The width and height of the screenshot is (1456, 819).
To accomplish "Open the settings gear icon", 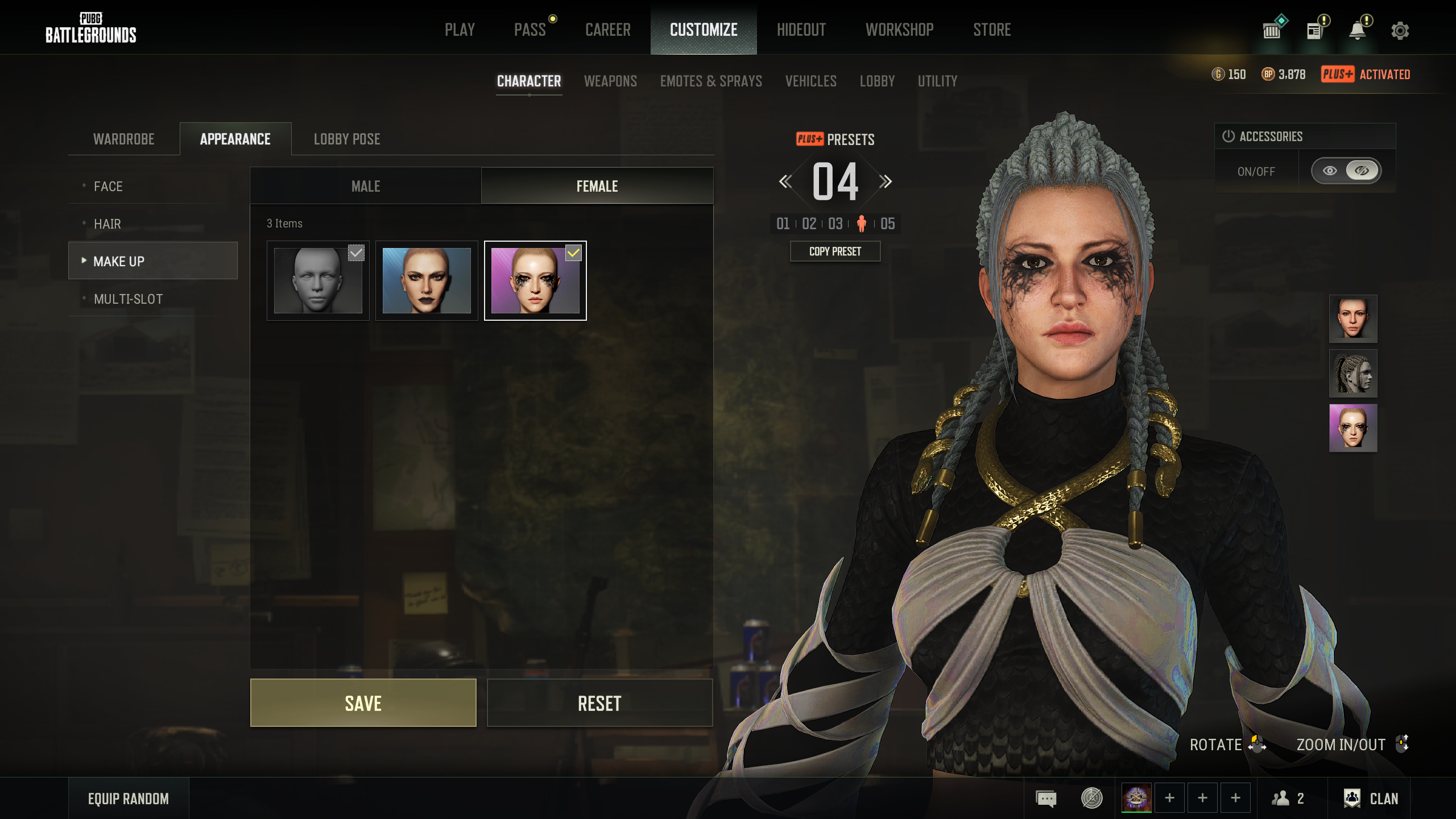I will pos(1400,31).
